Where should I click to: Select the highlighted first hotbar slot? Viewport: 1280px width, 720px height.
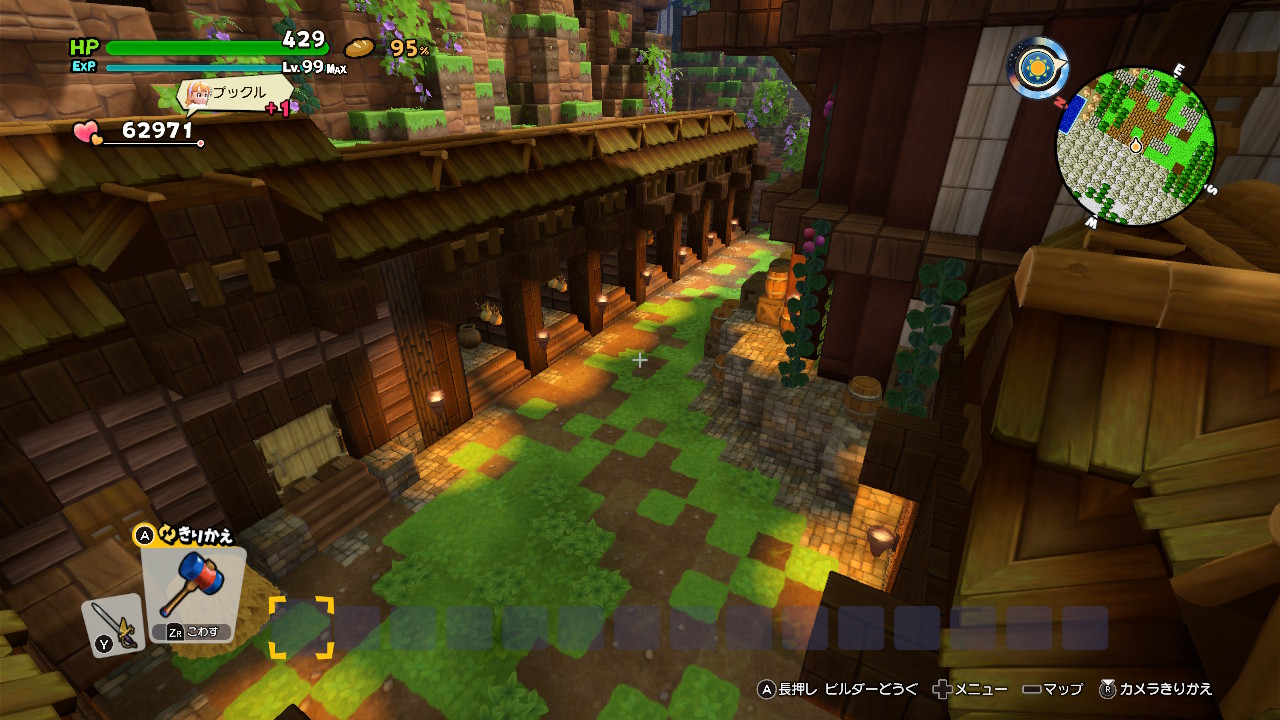pyautogui.click(x=301, y=628)
